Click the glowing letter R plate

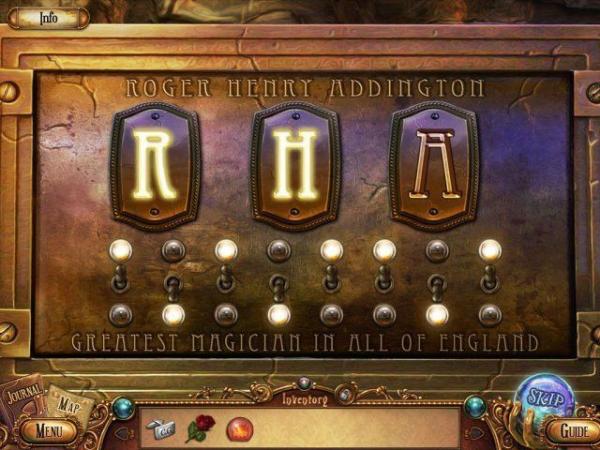tap(156, 165)
